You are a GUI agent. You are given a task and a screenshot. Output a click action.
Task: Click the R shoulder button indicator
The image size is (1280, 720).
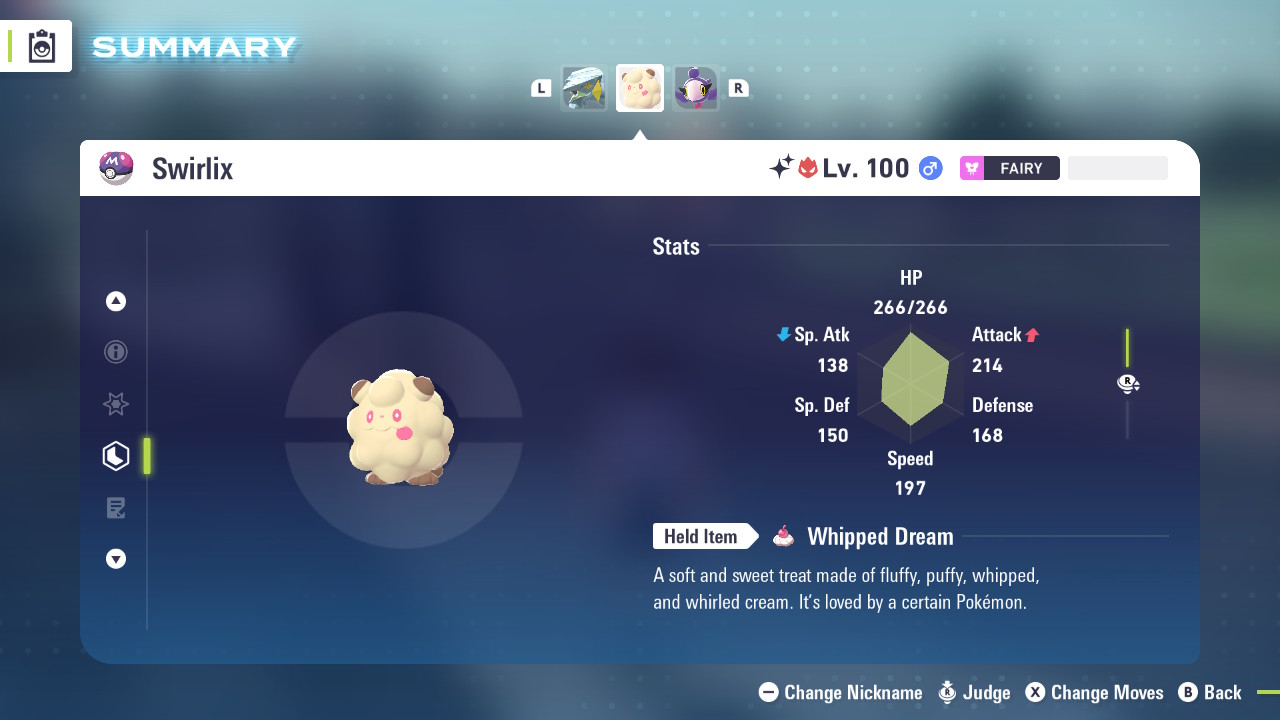point(738,88)
